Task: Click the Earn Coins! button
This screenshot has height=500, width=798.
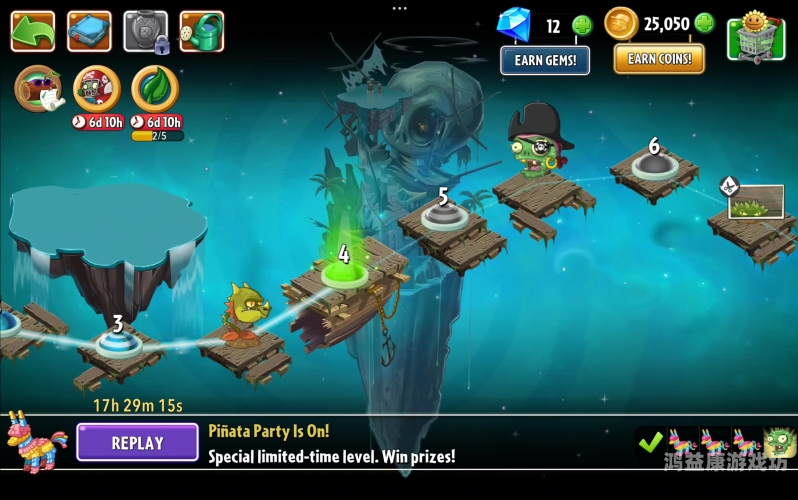Action: tap(659, 58)
